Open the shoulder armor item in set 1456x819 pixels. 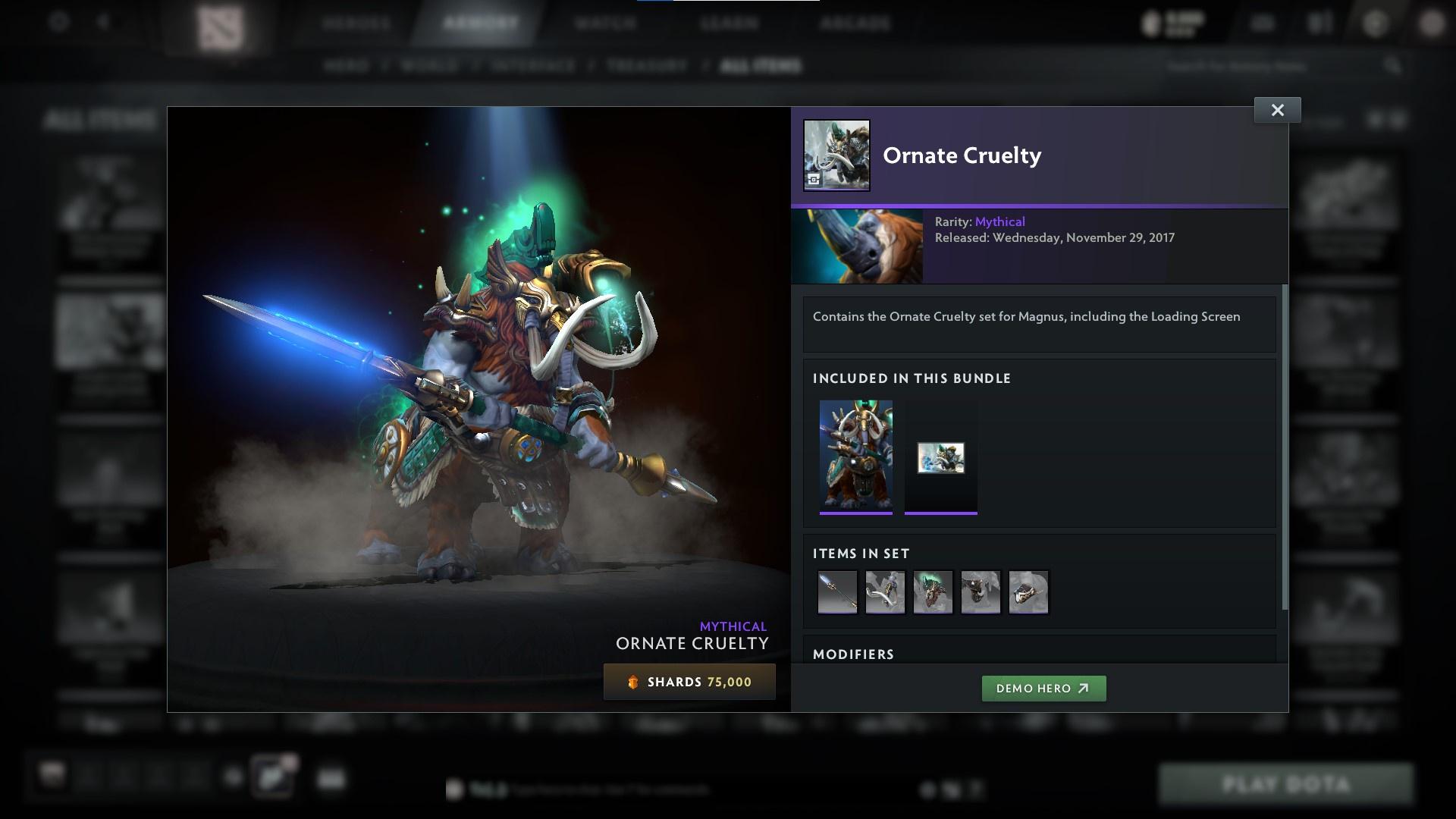click(x=981, y=592)
